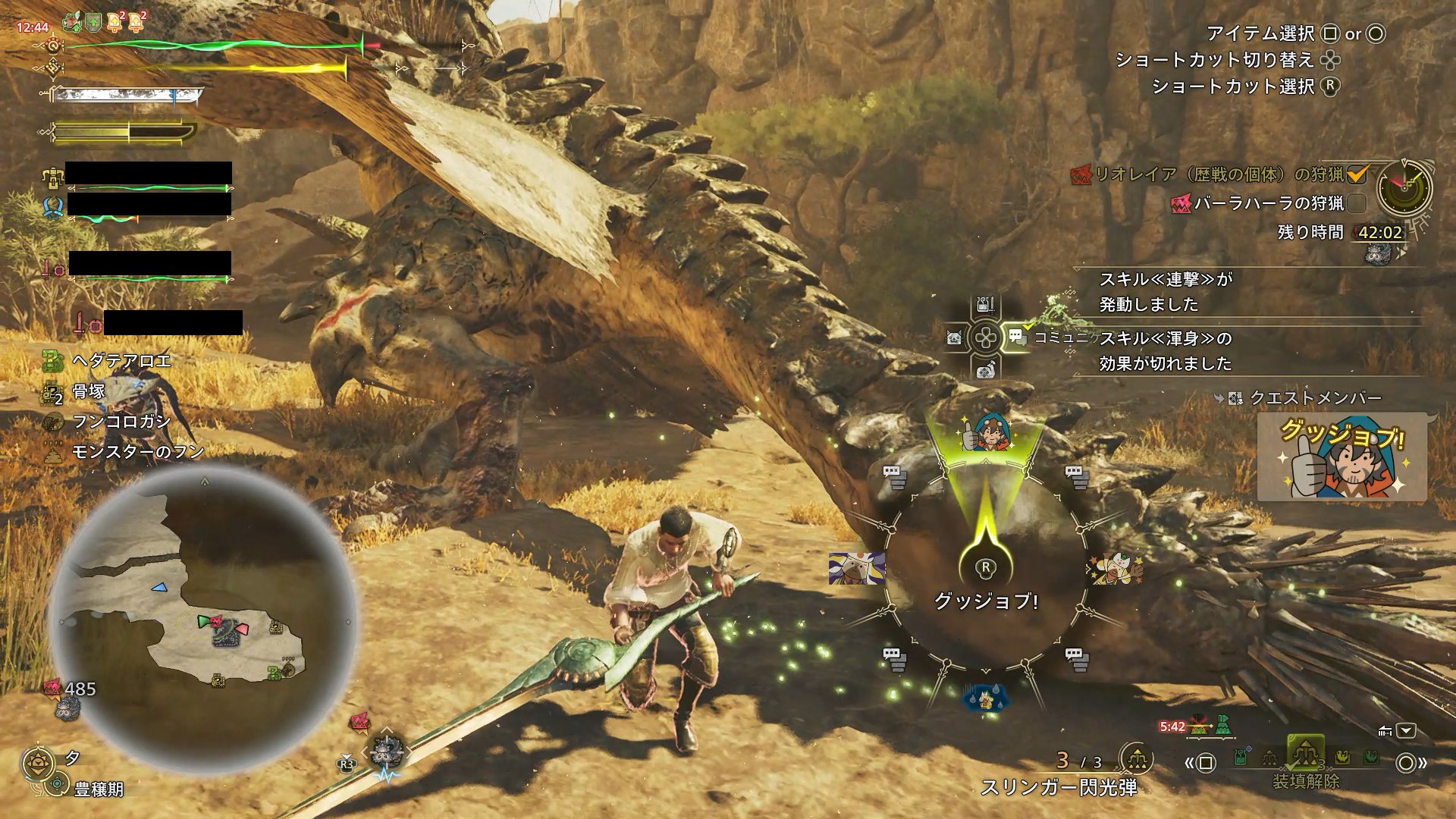Click the グッジョブ! sticker preview in quest chat

coord(1341,457)
